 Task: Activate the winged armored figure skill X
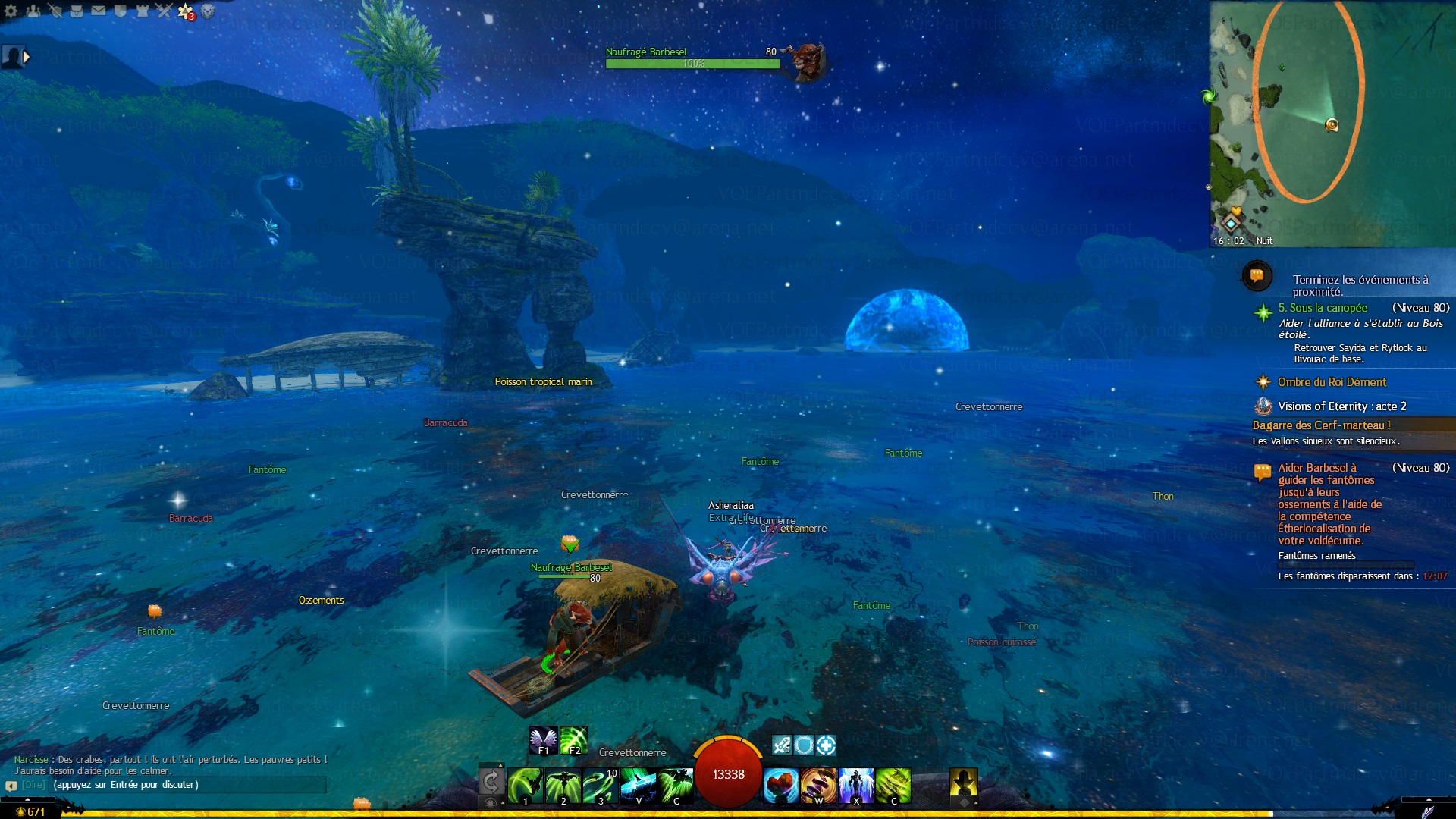(856, 785)
